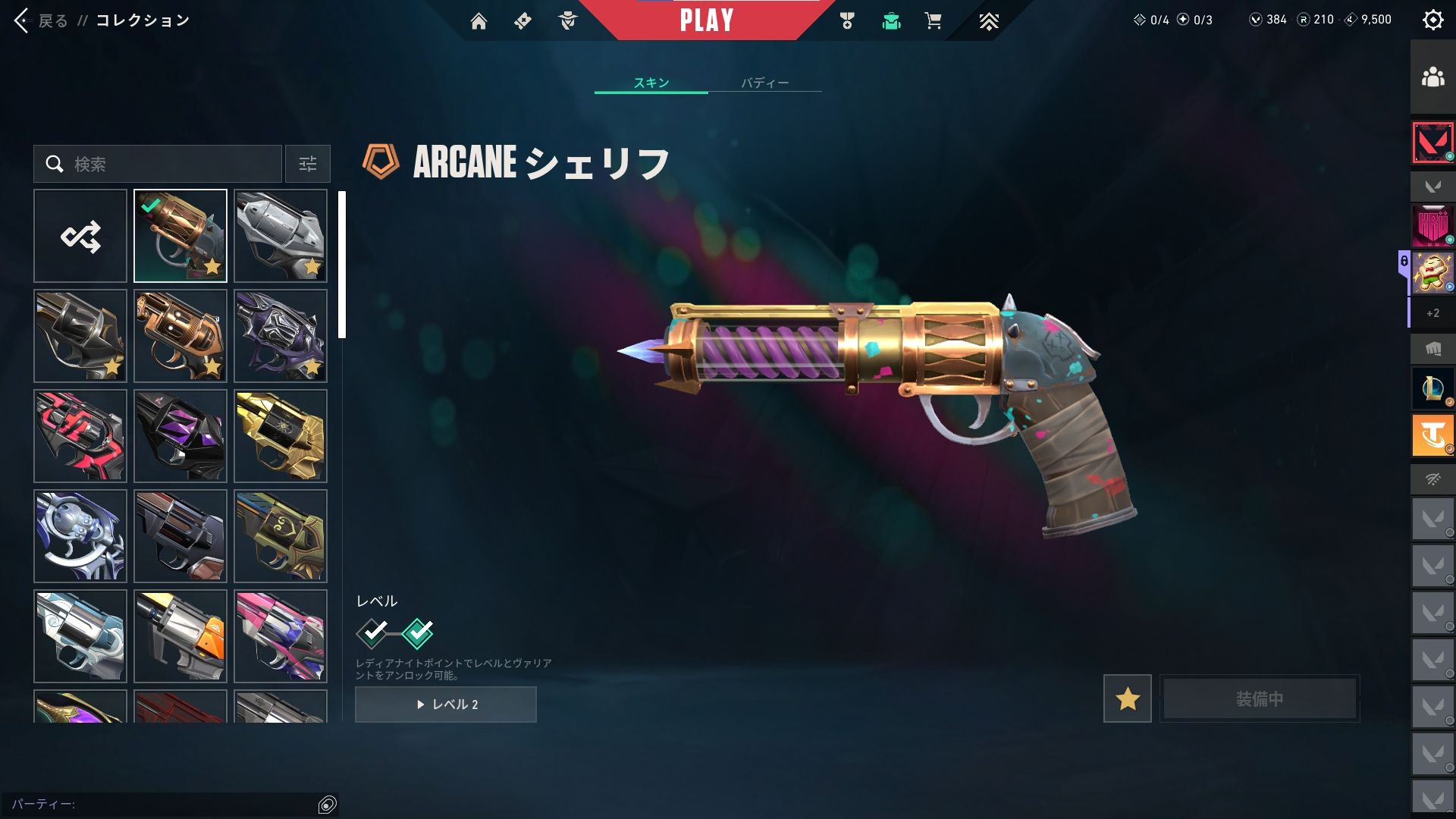The width and height of the screenshot is (1456, 819).
Task: Choose the equipped Arcane Sheriff thumbnail
Action: pos(180,237)
